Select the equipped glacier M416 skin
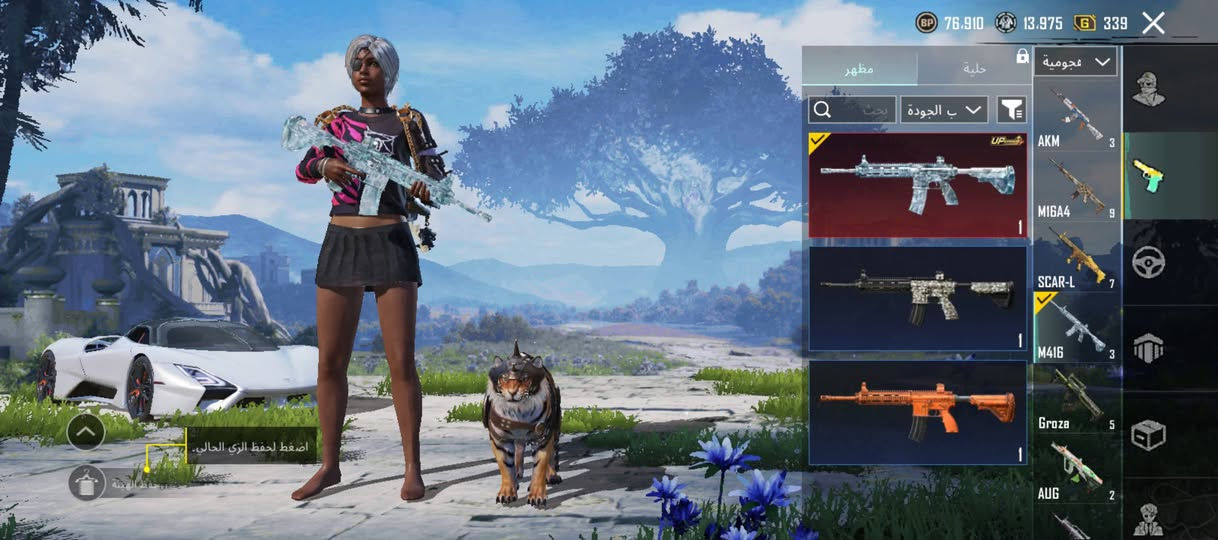Viewport: 1218px width, 540px height. (x=917, y=185)
